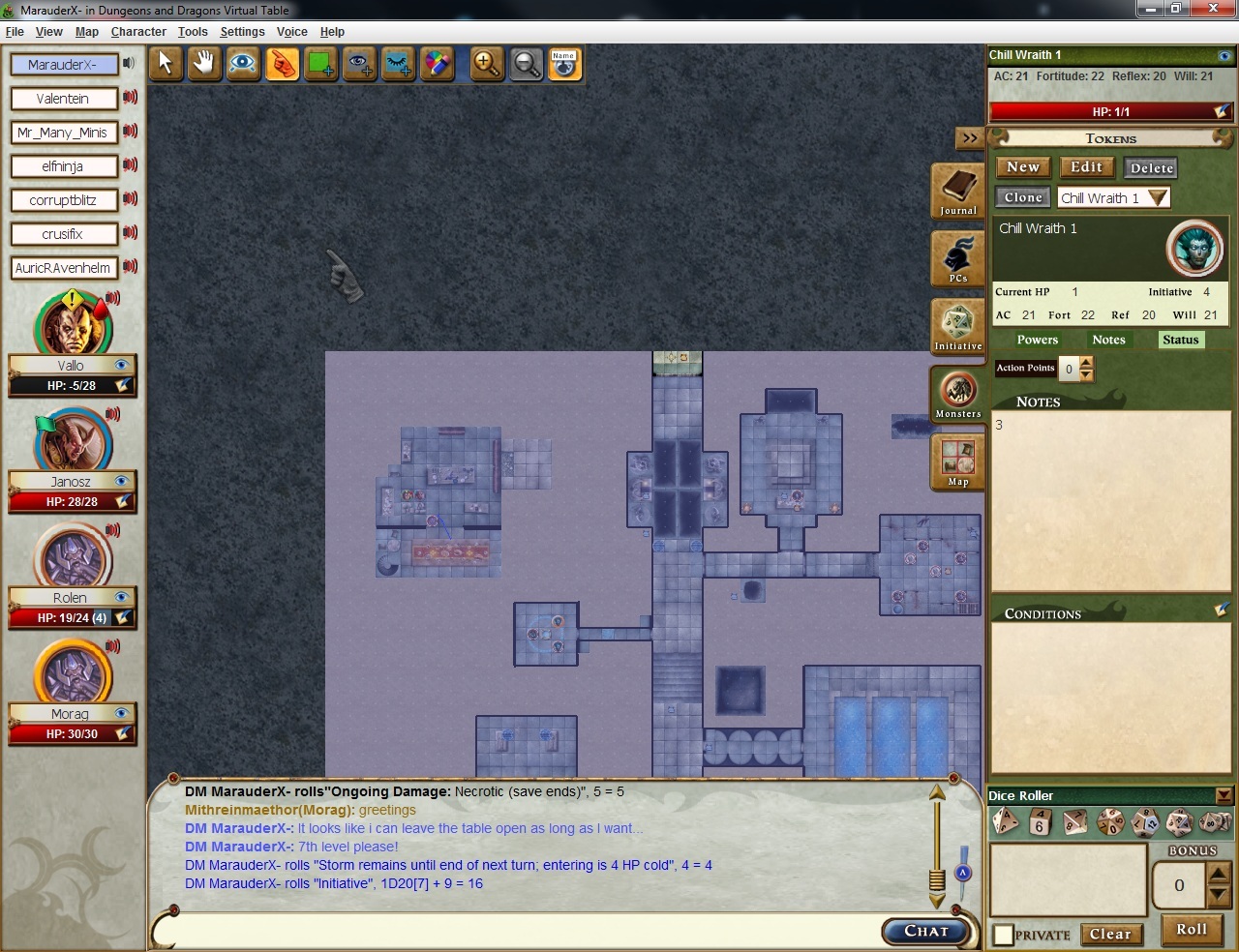Toggle the Private roll checkbox
Screen dimensions: 1239x952
click(1004, 935)
